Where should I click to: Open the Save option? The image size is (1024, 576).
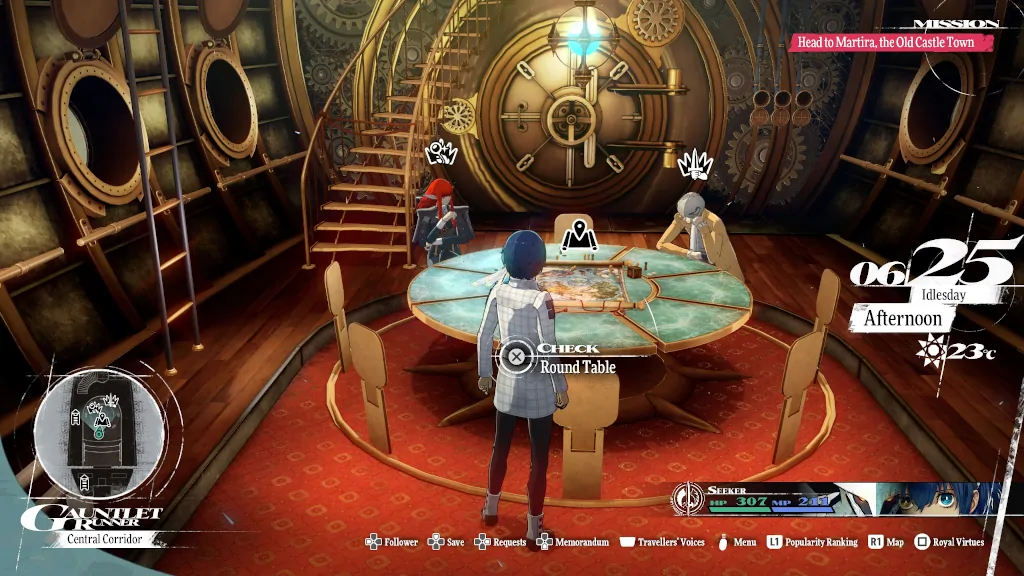447,542
